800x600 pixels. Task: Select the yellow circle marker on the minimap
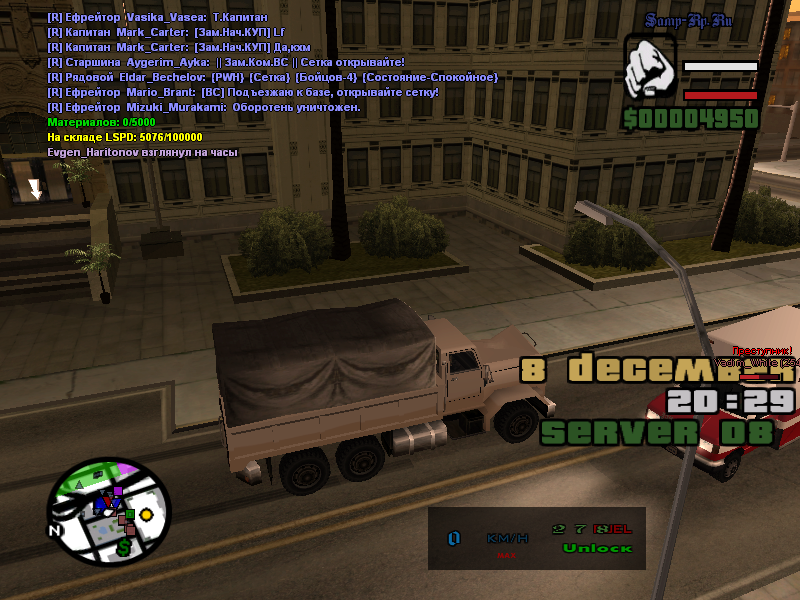pyautogui.click(x=146, y=514)
